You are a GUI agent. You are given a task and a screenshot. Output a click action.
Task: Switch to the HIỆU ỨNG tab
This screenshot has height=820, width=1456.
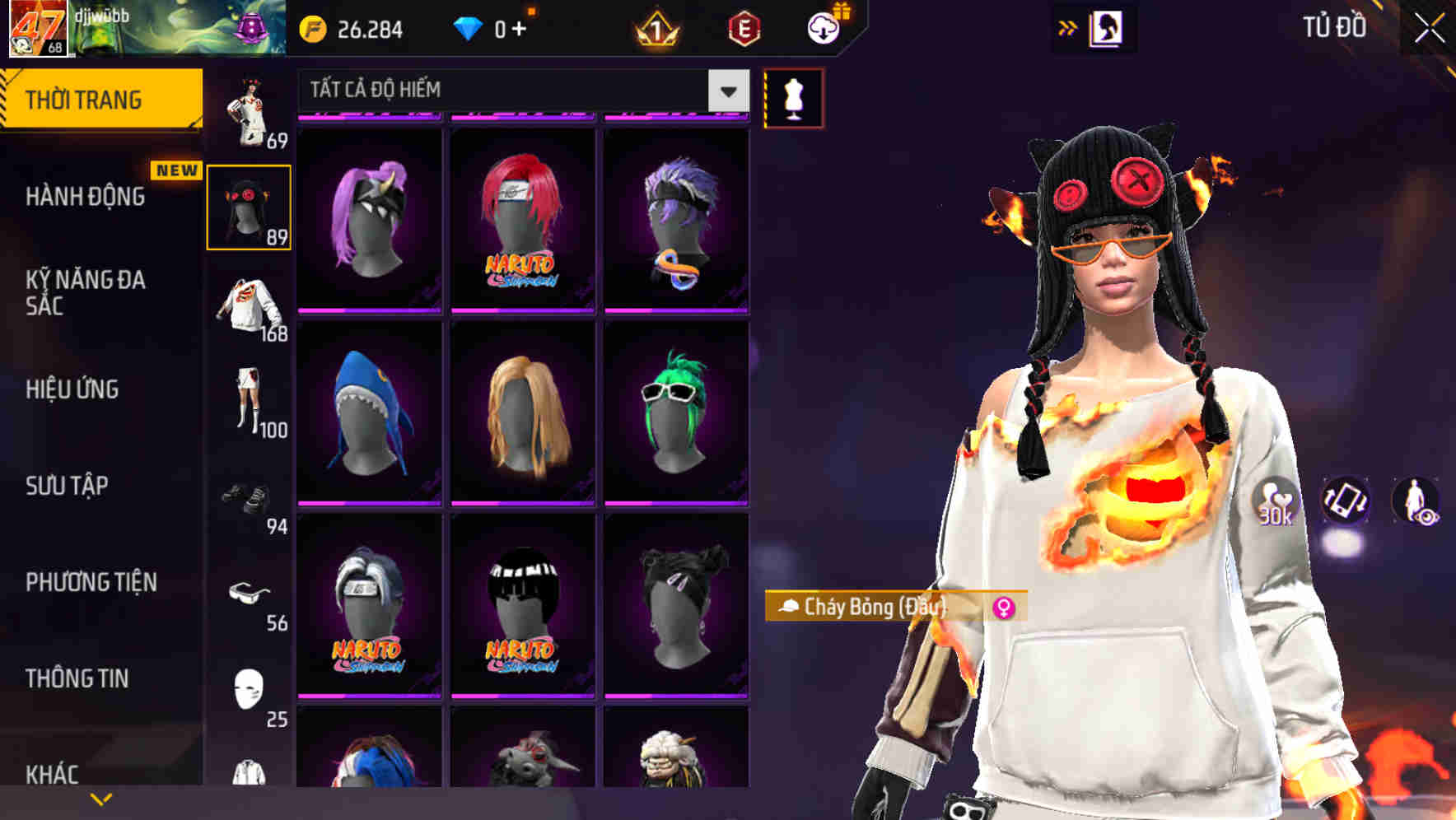74,389
